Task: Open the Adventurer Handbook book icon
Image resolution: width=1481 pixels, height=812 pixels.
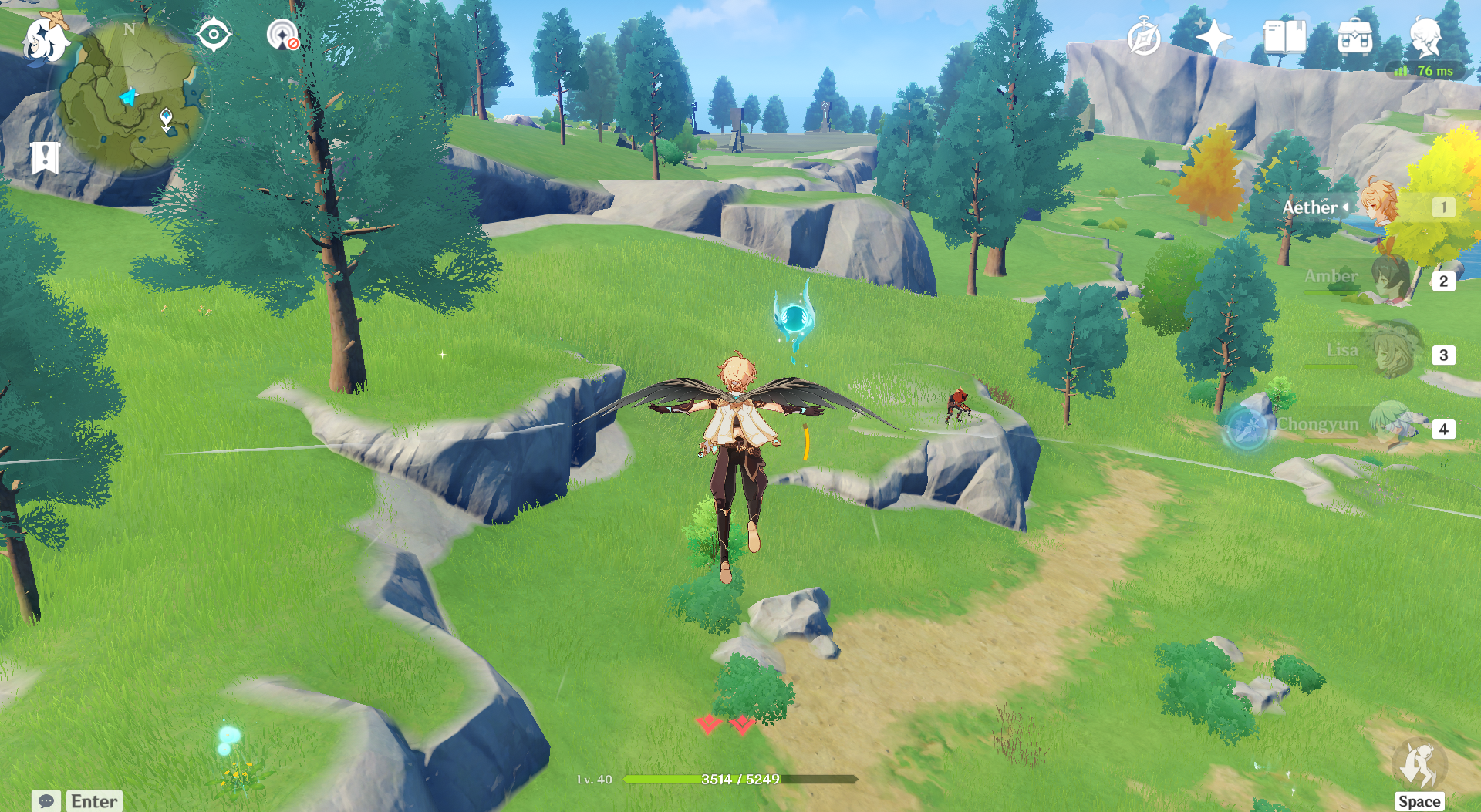Action: coord(1284,37)
